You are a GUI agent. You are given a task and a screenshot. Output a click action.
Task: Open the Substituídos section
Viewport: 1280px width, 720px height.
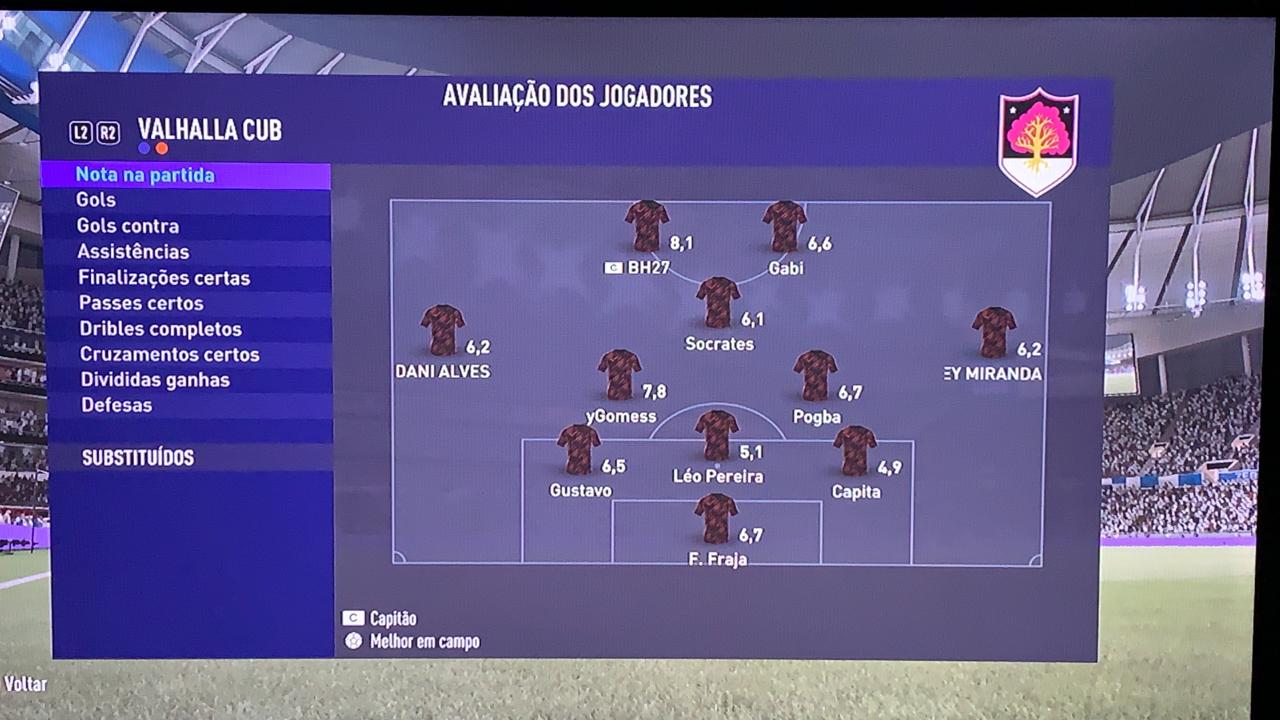138,458
